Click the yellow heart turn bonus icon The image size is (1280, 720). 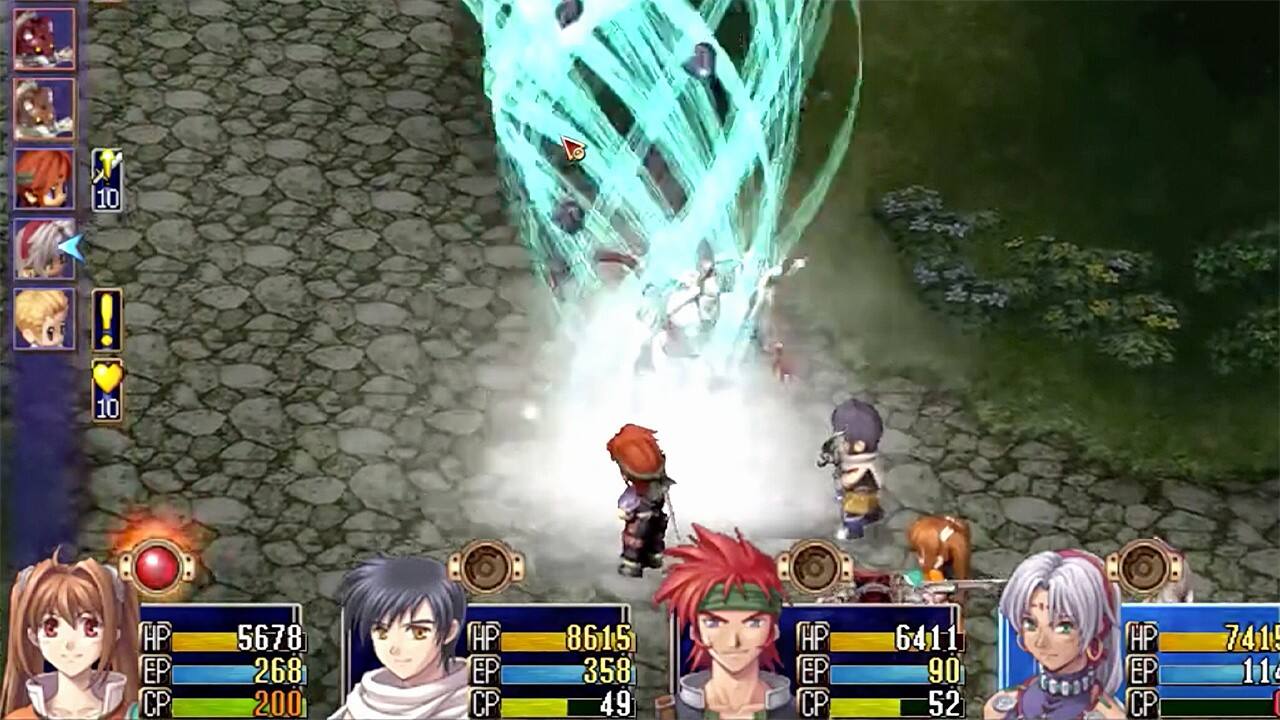tap(107, 390)
